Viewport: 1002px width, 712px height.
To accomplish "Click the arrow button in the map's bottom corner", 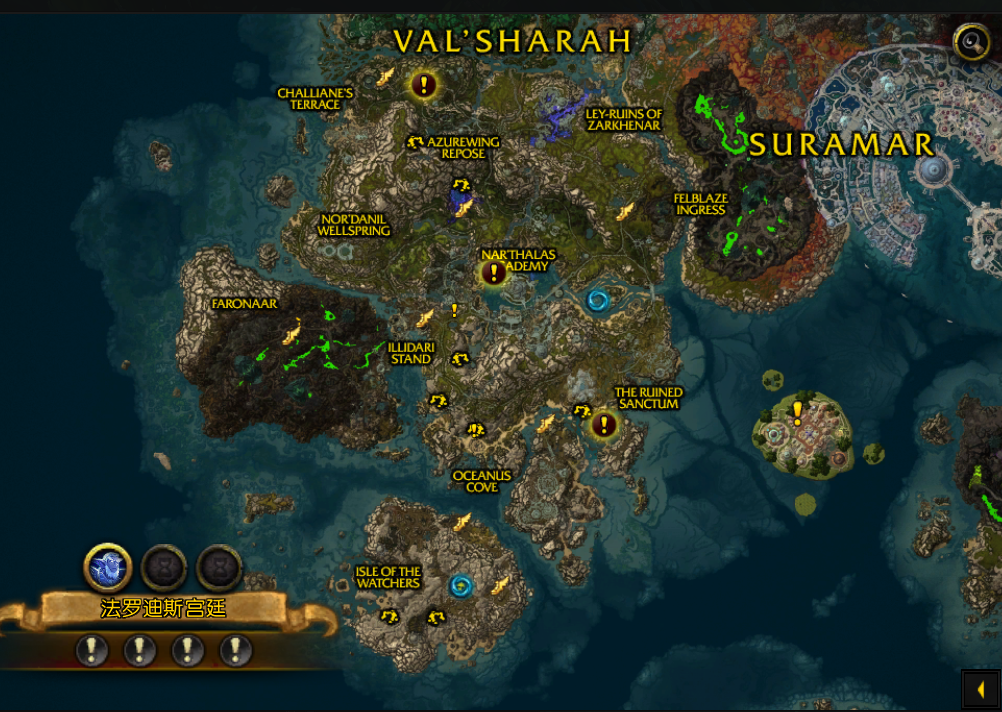I will pos(981,689).
